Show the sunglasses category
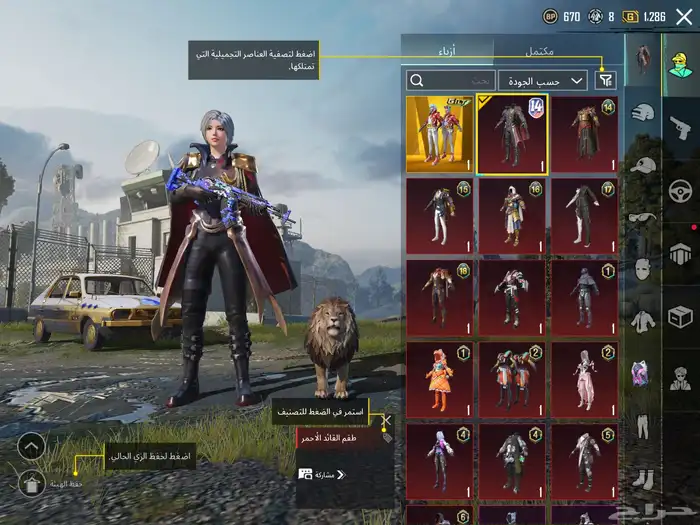This screenshot has width=700, height=525. click(x=644, y=218)
